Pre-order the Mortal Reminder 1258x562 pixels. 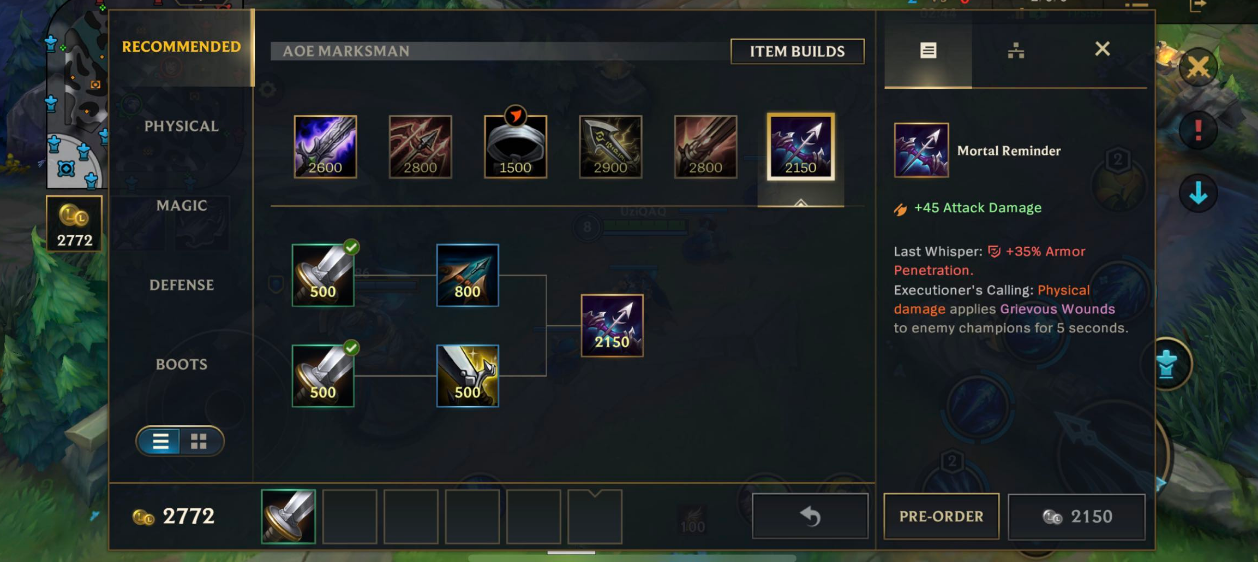click(941, 516)
